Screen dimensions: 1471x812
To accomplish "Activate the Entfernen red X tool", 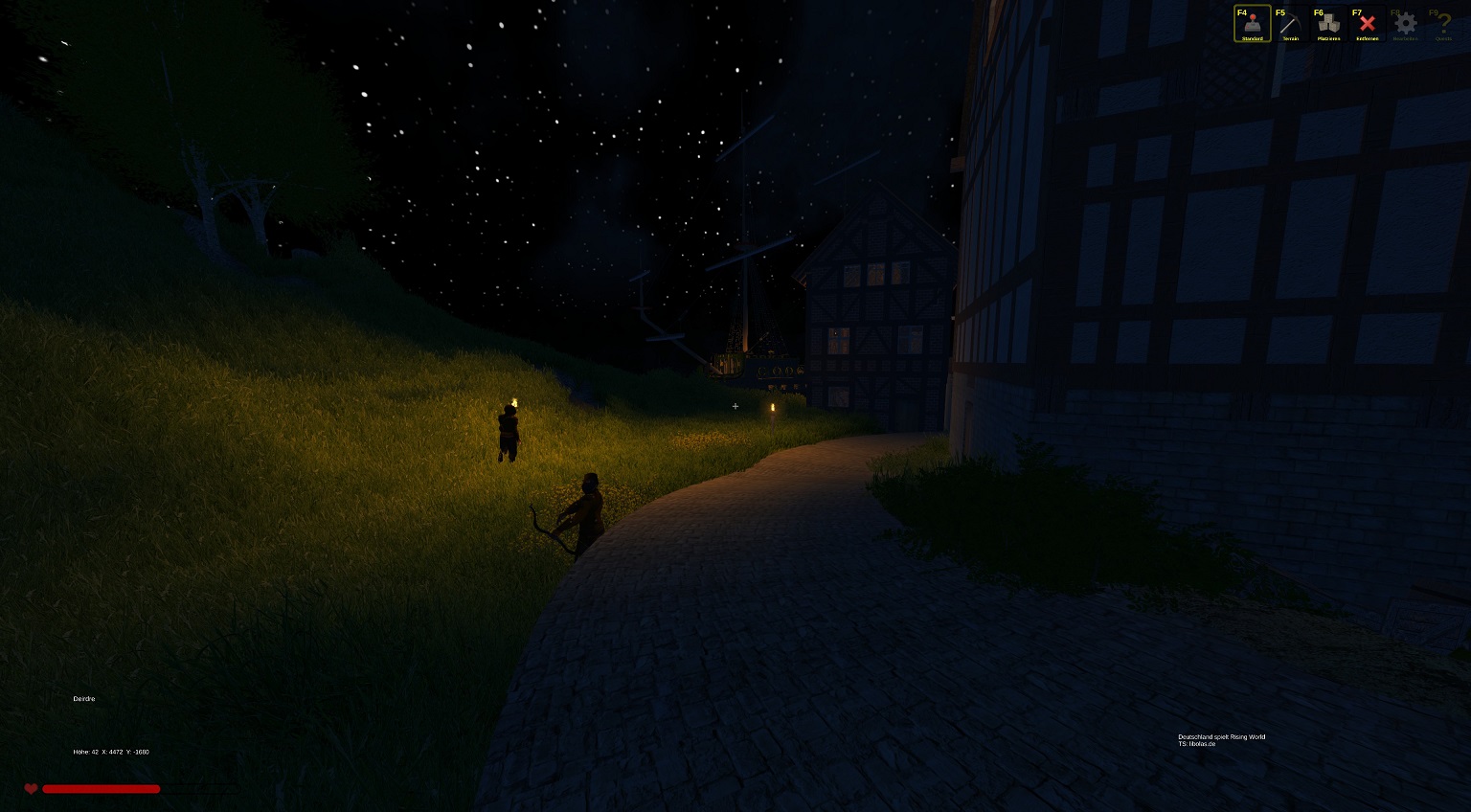I will click(x=1368, y=24).
